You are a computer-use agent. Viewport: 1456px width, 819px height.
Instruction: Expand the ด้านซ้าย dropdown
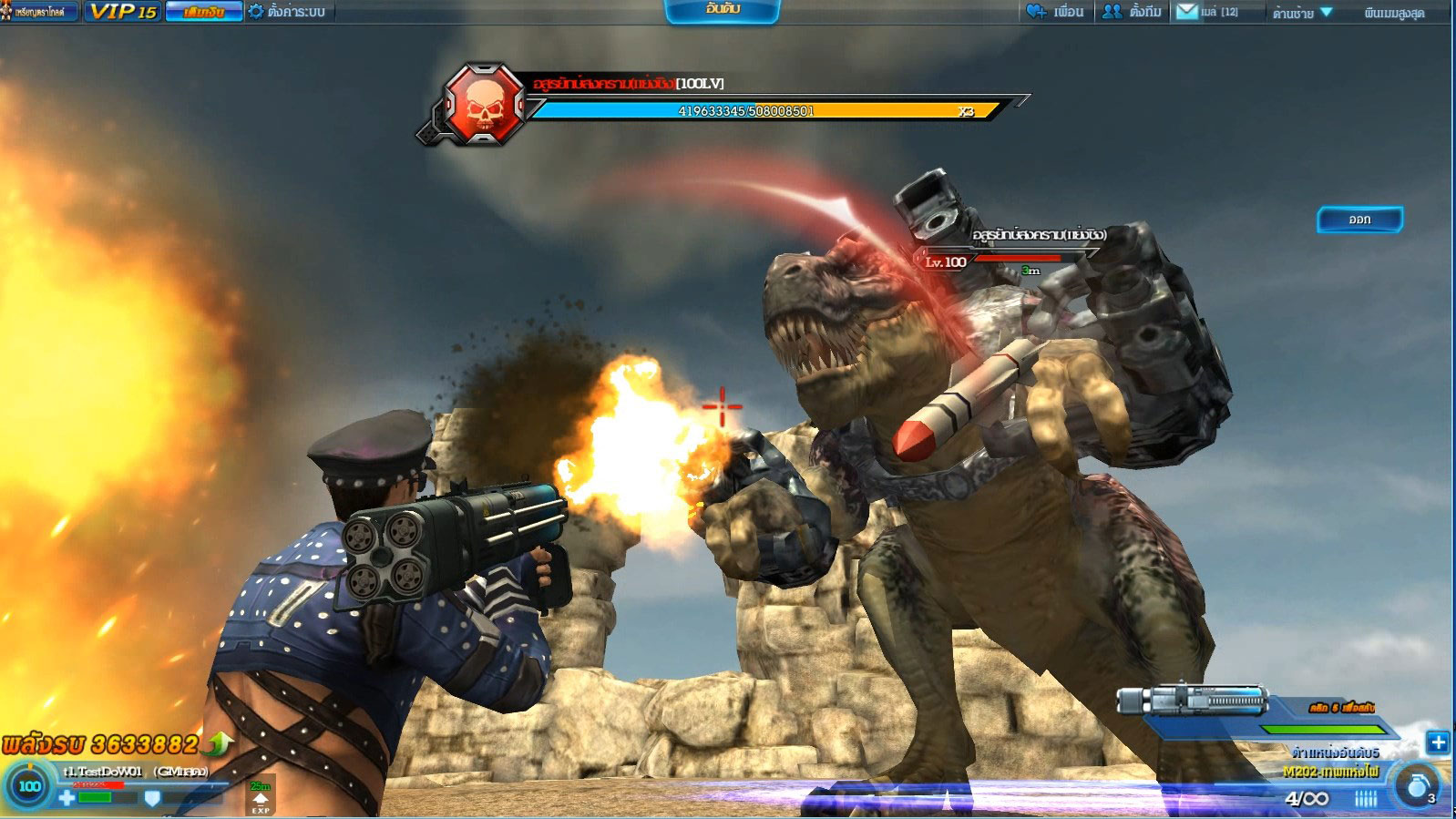pyautogui.click(x=1303, y=13)
